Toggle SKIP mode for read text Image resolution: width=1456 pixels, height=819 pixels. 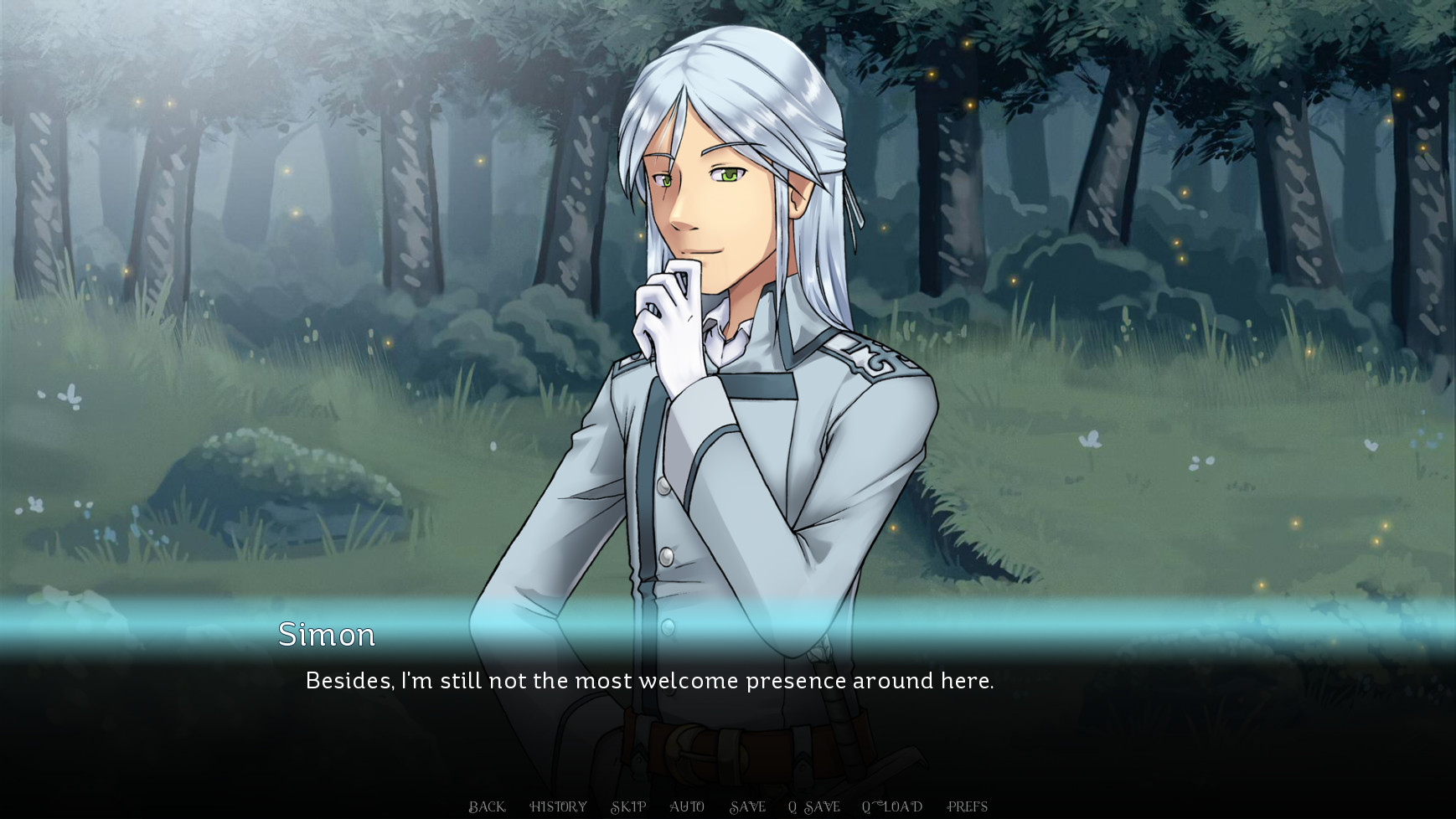pos(628,806)
